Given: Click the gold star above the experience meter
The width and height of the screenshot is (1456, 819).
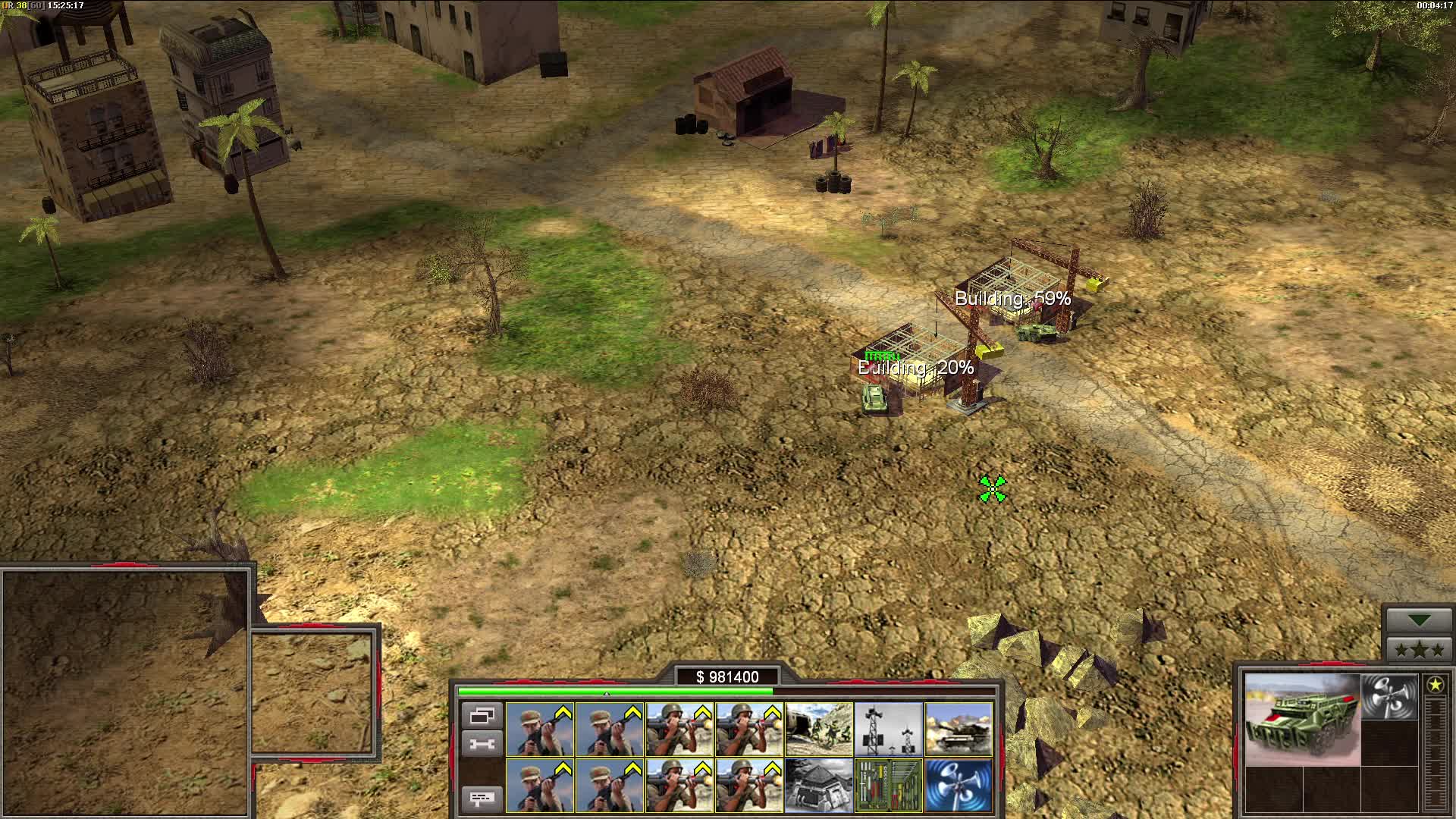Looking at the screenshot, I should tap(1436, 685).
